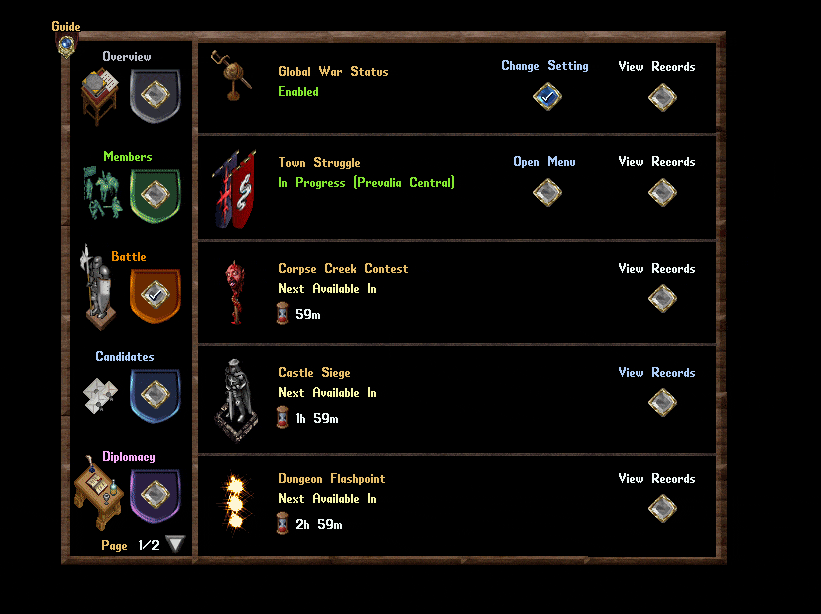Open Menu for Town Struggle

point(547,192)
